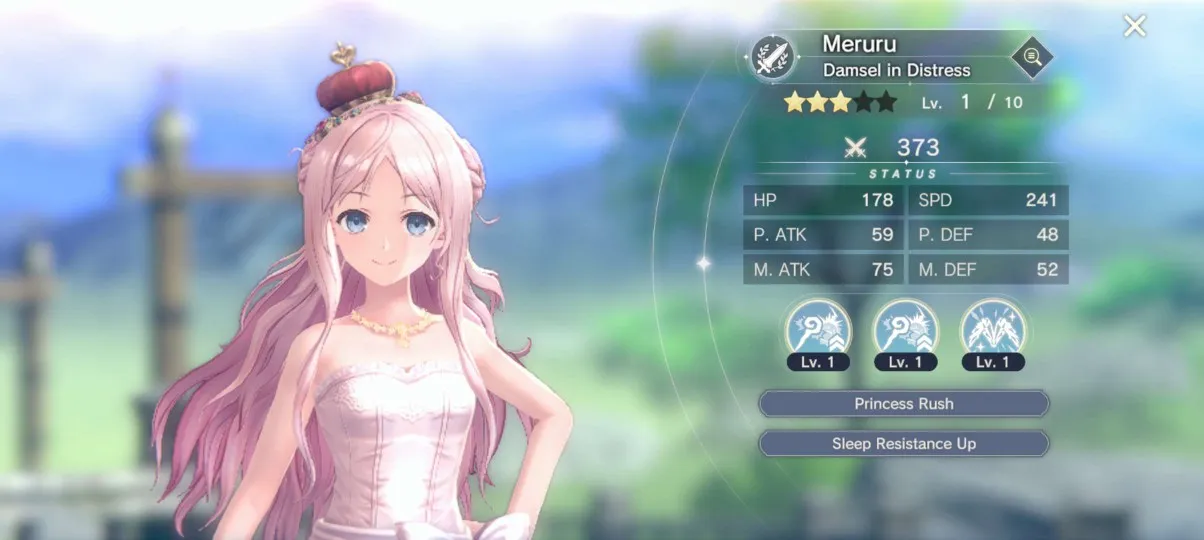Screen dimensions: 1204x540
Task: Show the Sleep Resistance Up effect
Action: tap(903, 443)
